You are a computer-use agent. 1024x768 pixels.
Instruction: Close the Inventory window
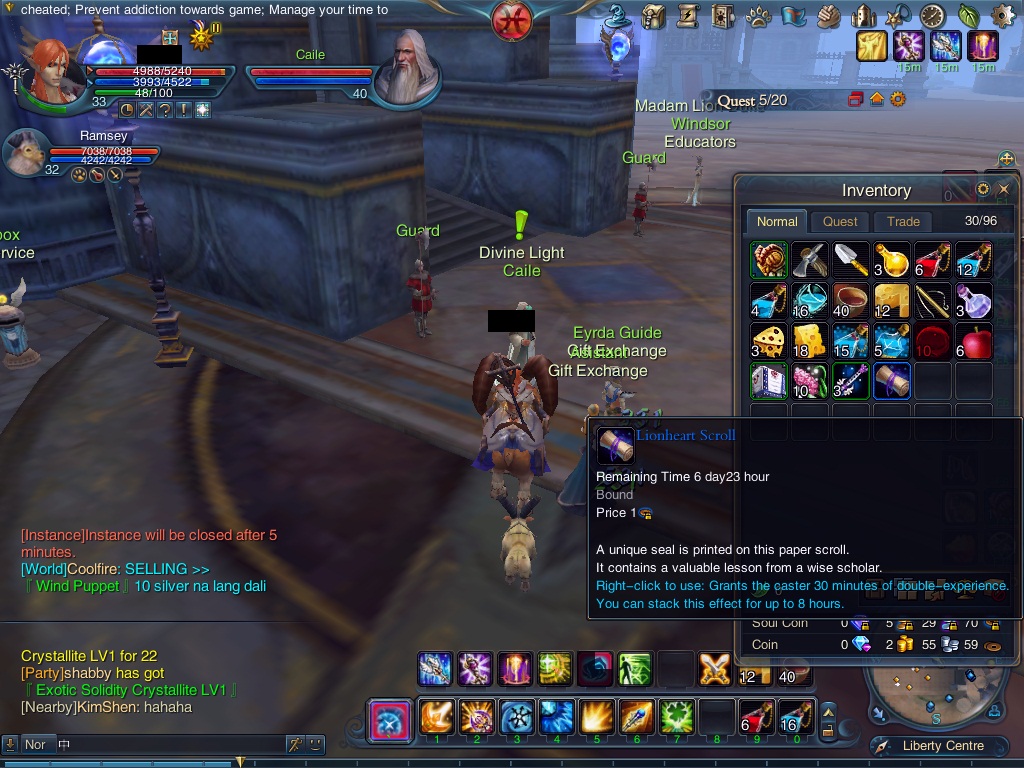click(x=1004, y=189)
